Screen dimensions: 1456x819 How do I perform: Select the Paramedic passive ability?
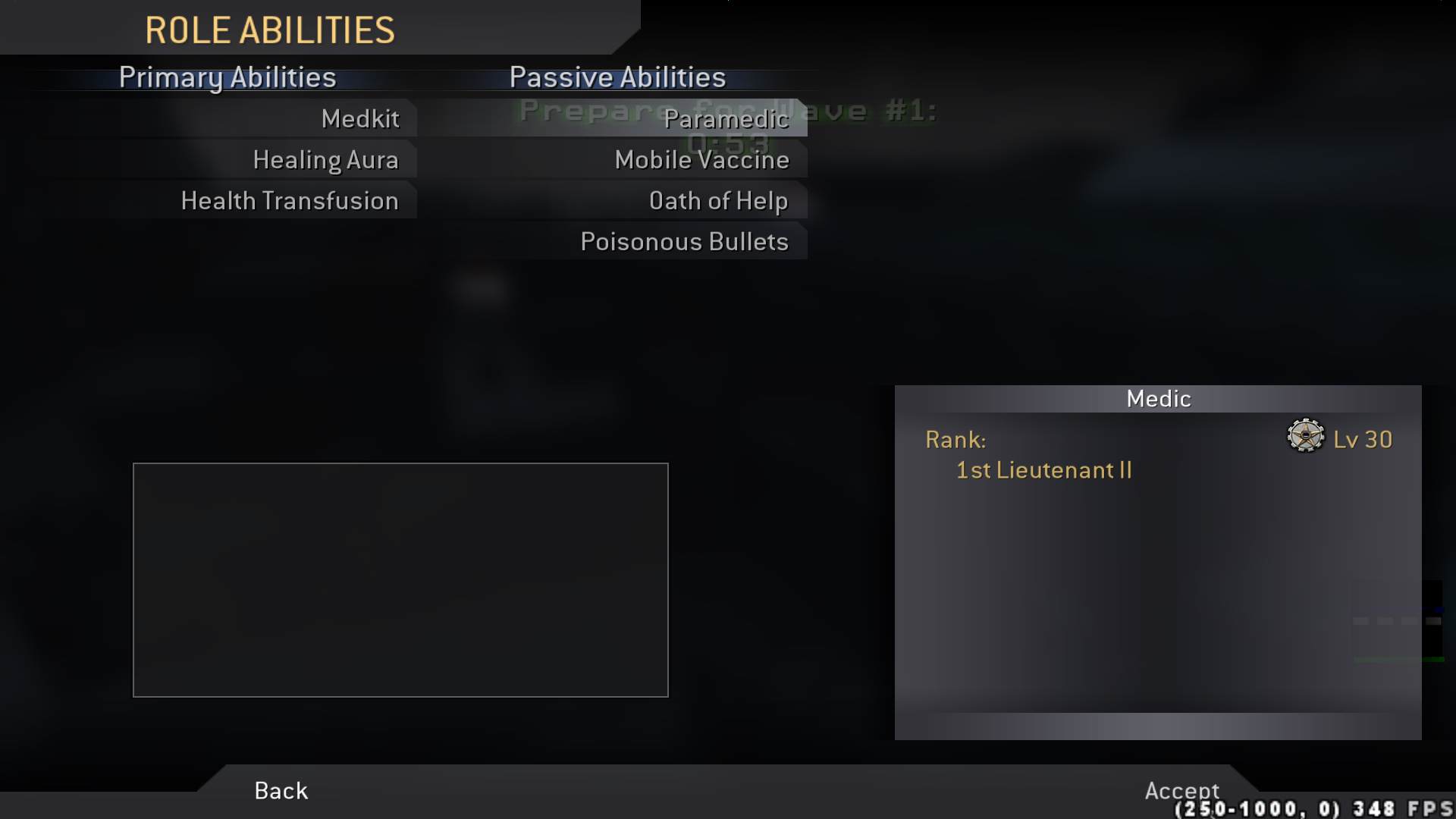[x=726, y=119]
